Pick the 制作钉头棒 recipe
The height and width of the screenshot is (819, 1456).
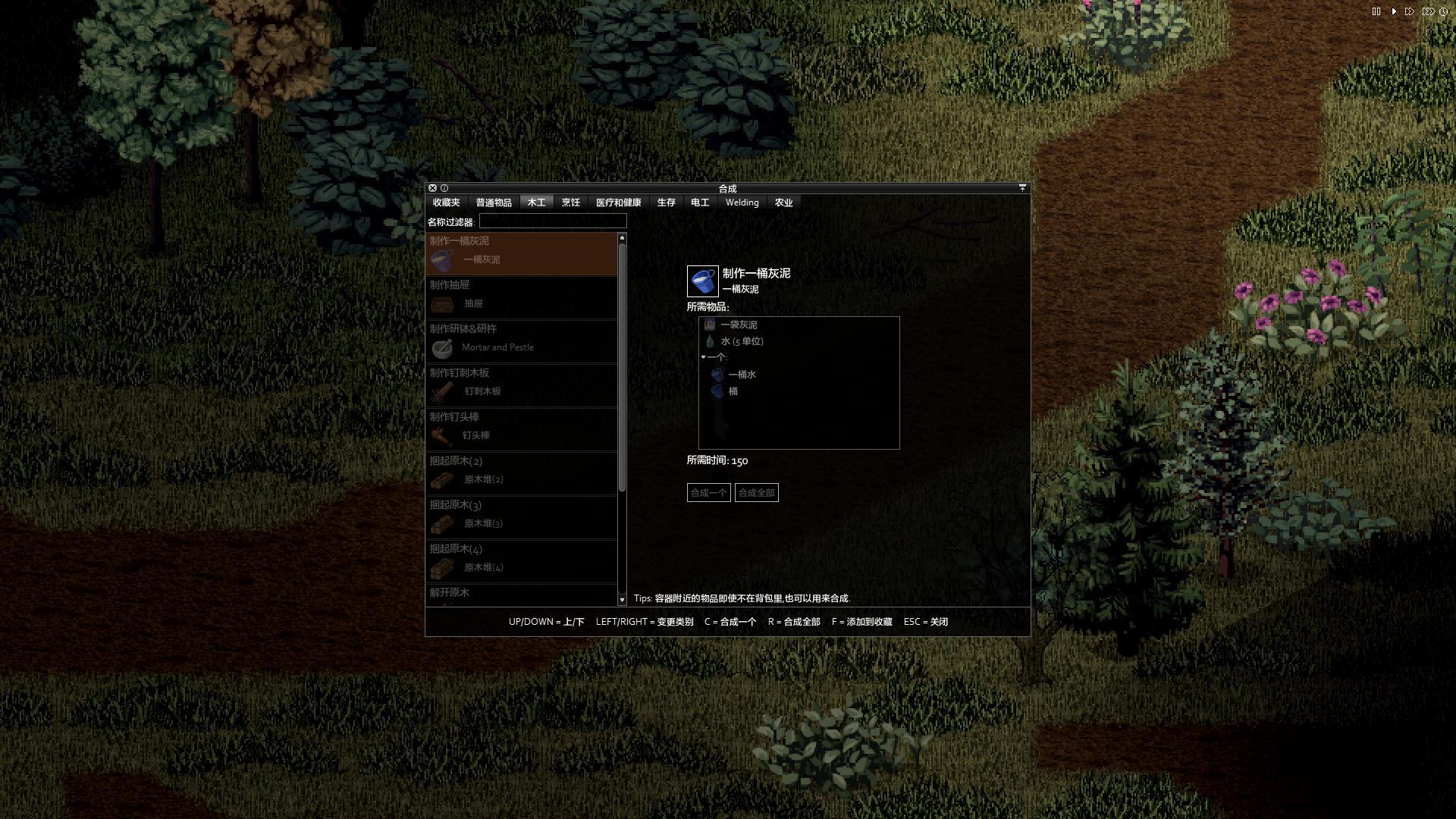(522, 428)
